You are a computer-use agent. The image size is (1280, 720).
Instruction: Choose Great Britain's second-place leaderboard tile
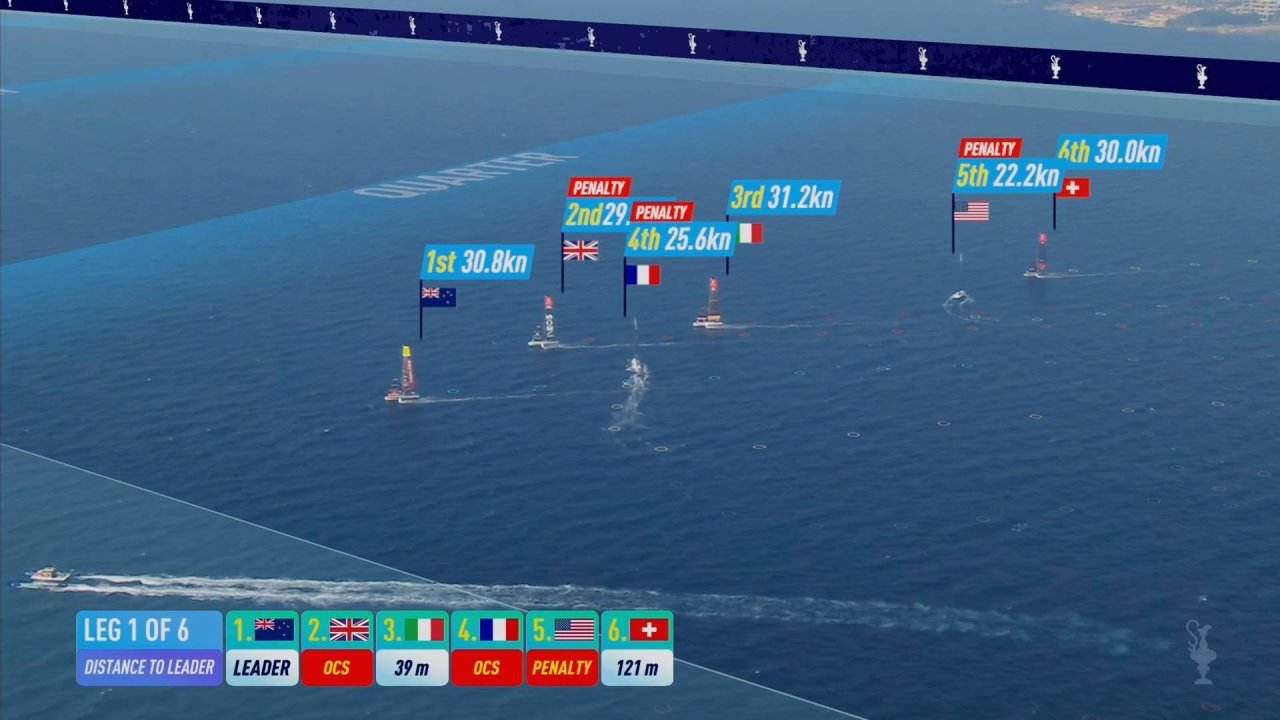point(337,648)
